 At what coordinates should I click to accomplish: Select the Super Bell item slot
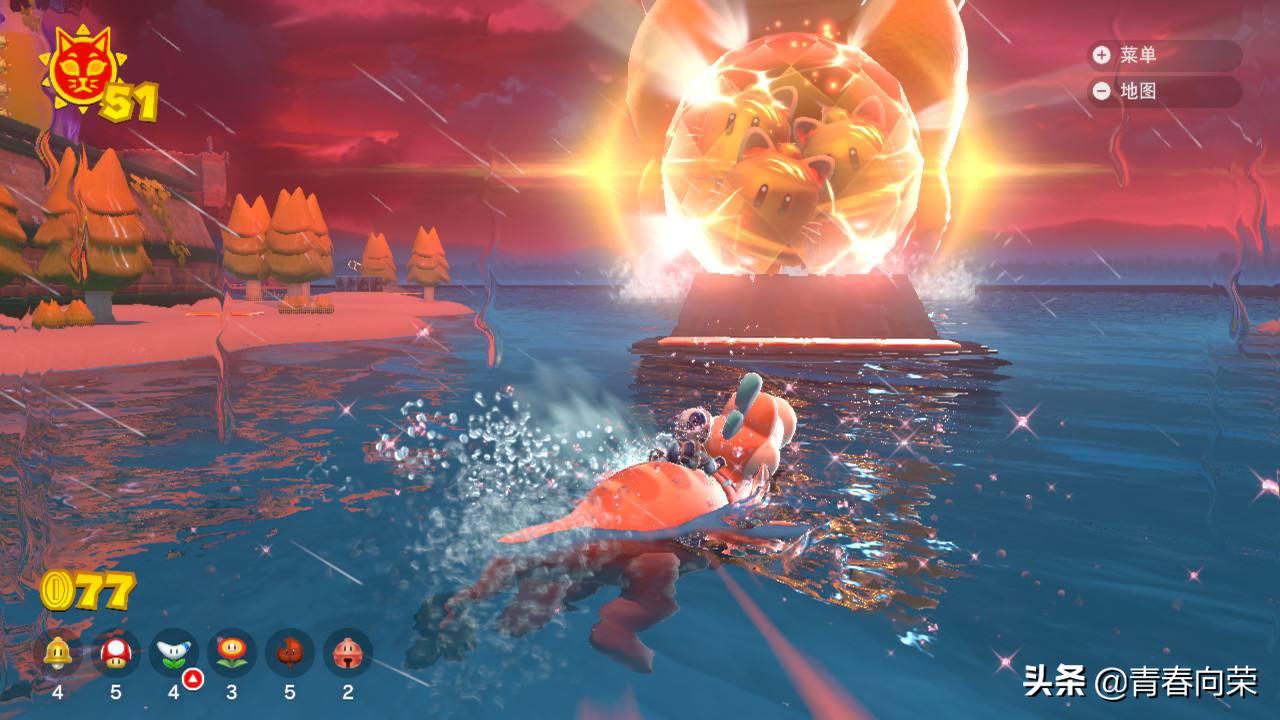coord(57,653)
